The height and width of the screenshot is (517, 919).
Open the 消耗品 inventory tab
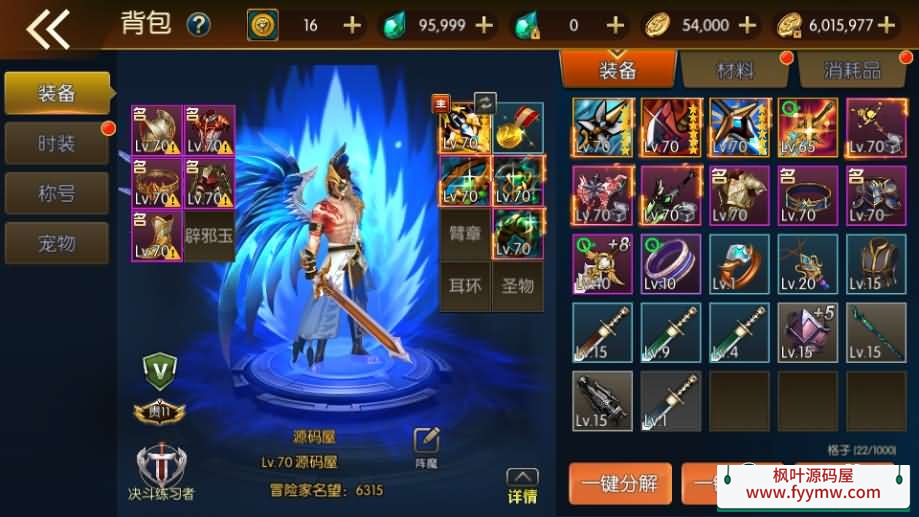852,70
